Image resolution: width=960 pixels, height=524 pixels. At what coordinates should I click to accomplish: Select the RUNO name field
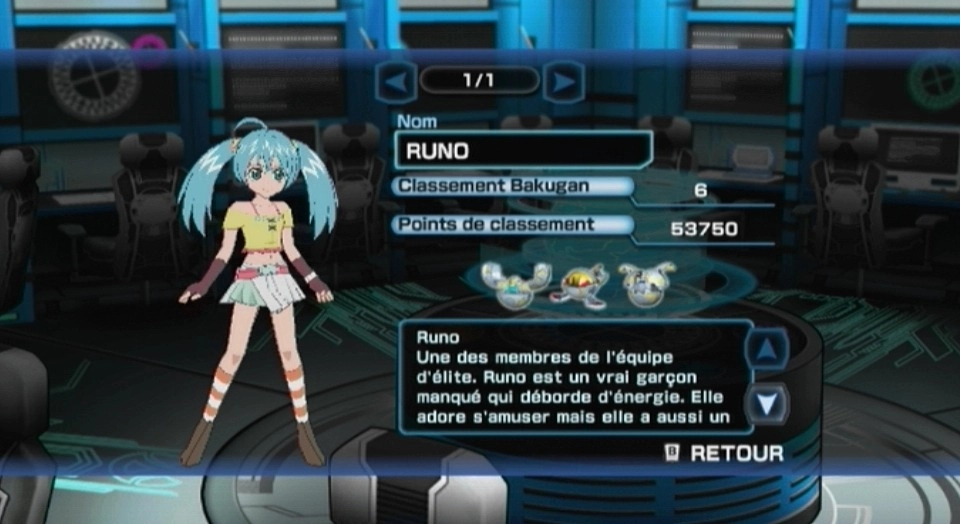click(x=523, y=151)
